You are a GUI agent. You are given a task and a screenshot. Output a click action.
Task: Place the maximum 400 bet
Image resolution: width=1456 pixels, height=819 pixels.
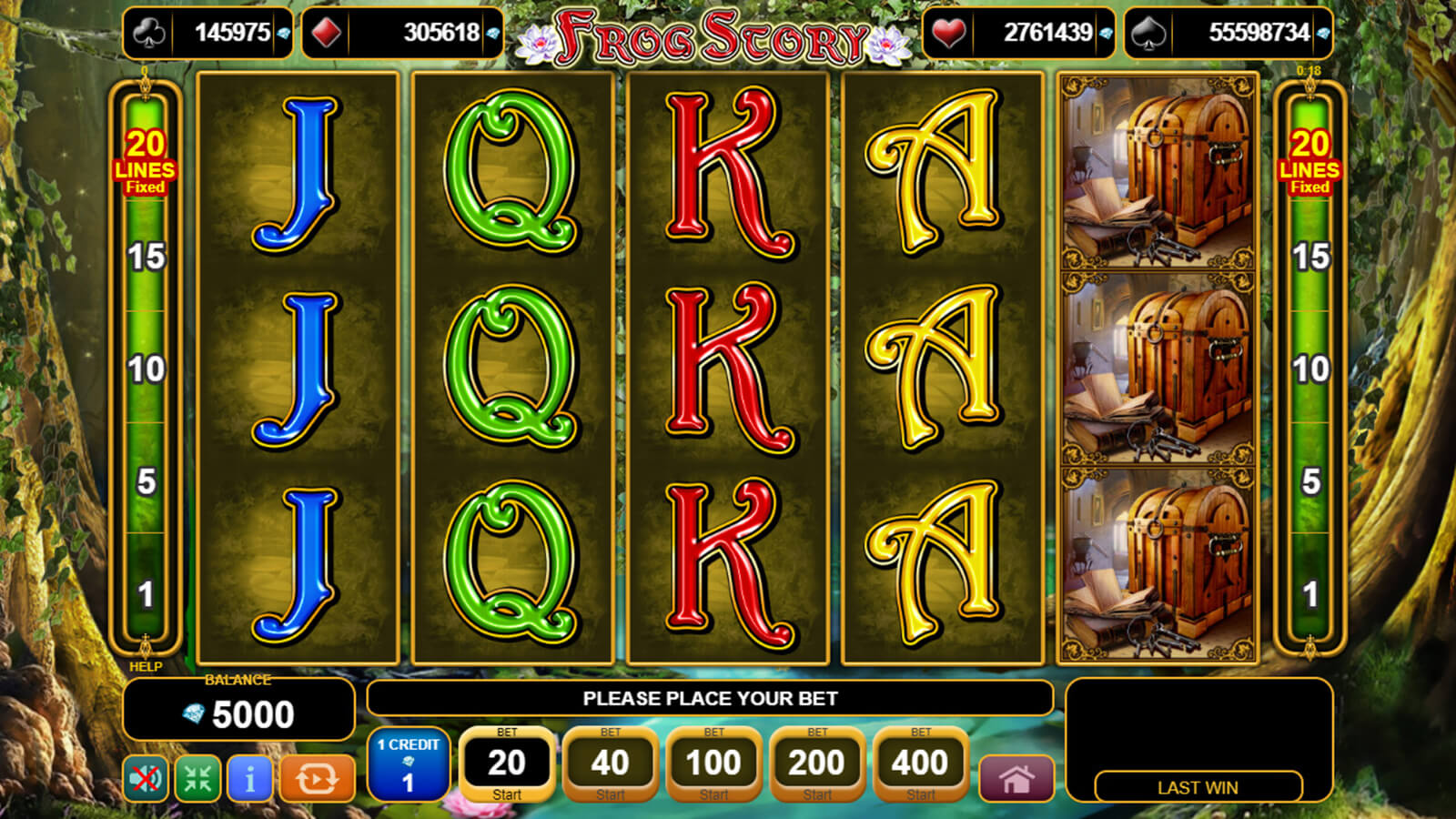coord(920,763)
